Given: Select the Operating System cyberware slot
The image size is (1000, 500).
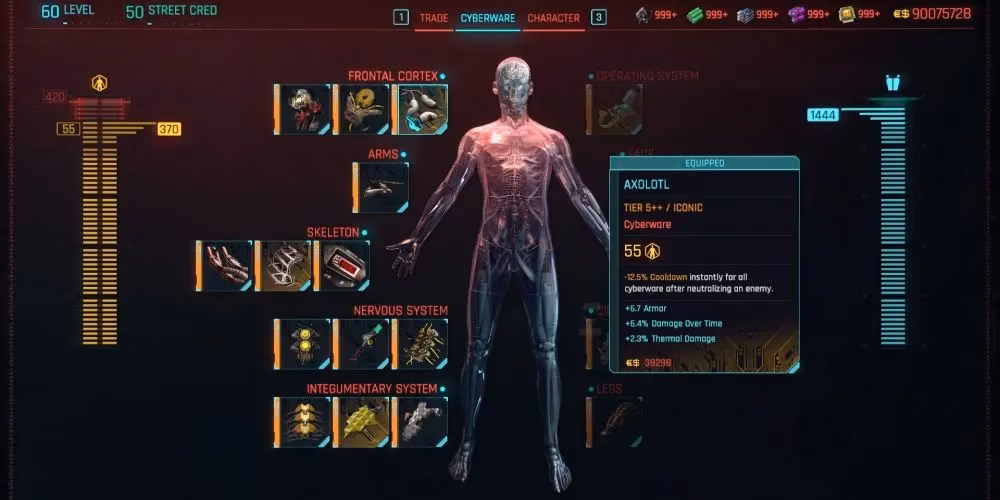Looking at the screenshot, I should click(616, 109).
